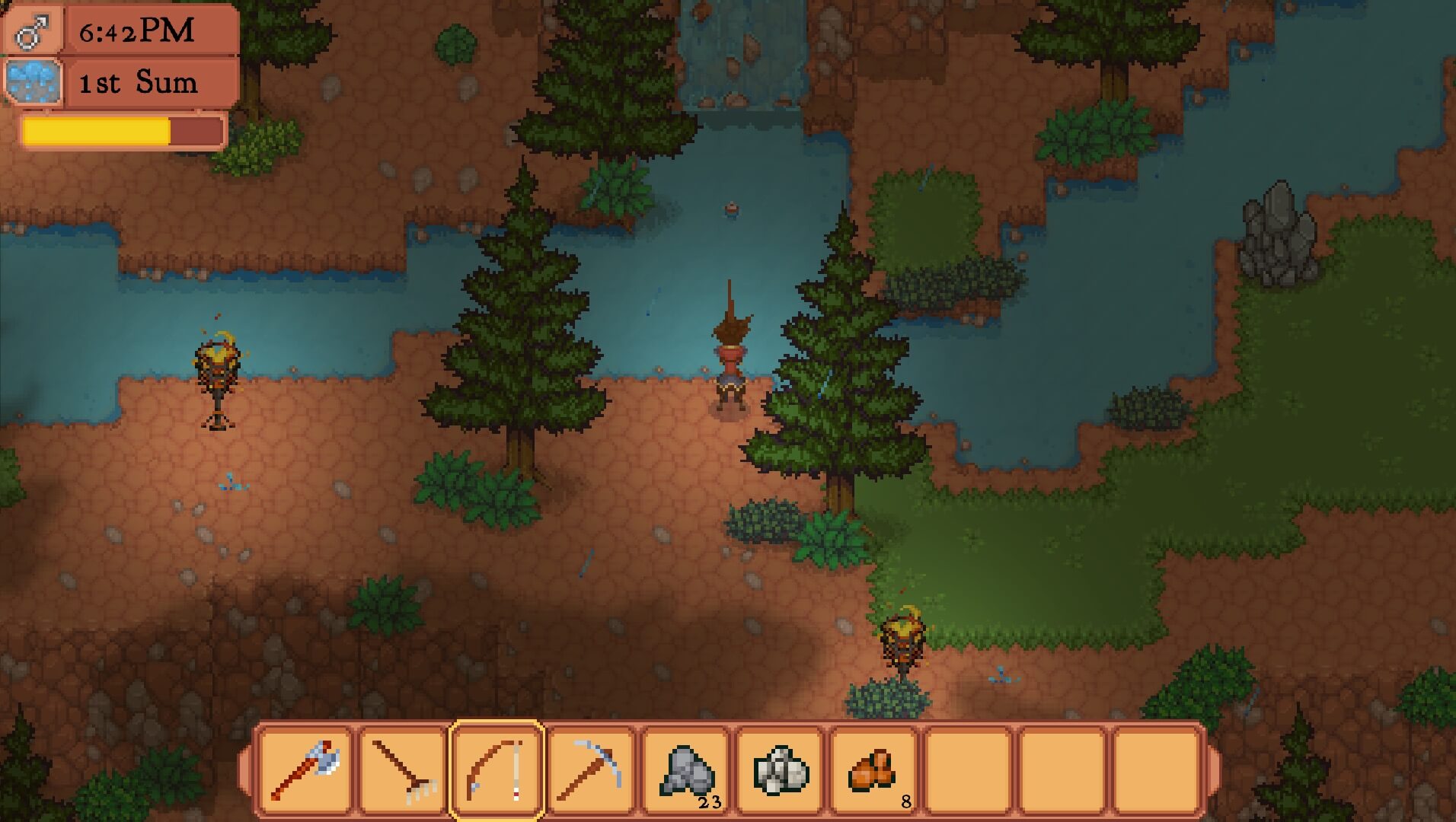
Task: Select the axe in the hotbar
Action: coord(305,770)
